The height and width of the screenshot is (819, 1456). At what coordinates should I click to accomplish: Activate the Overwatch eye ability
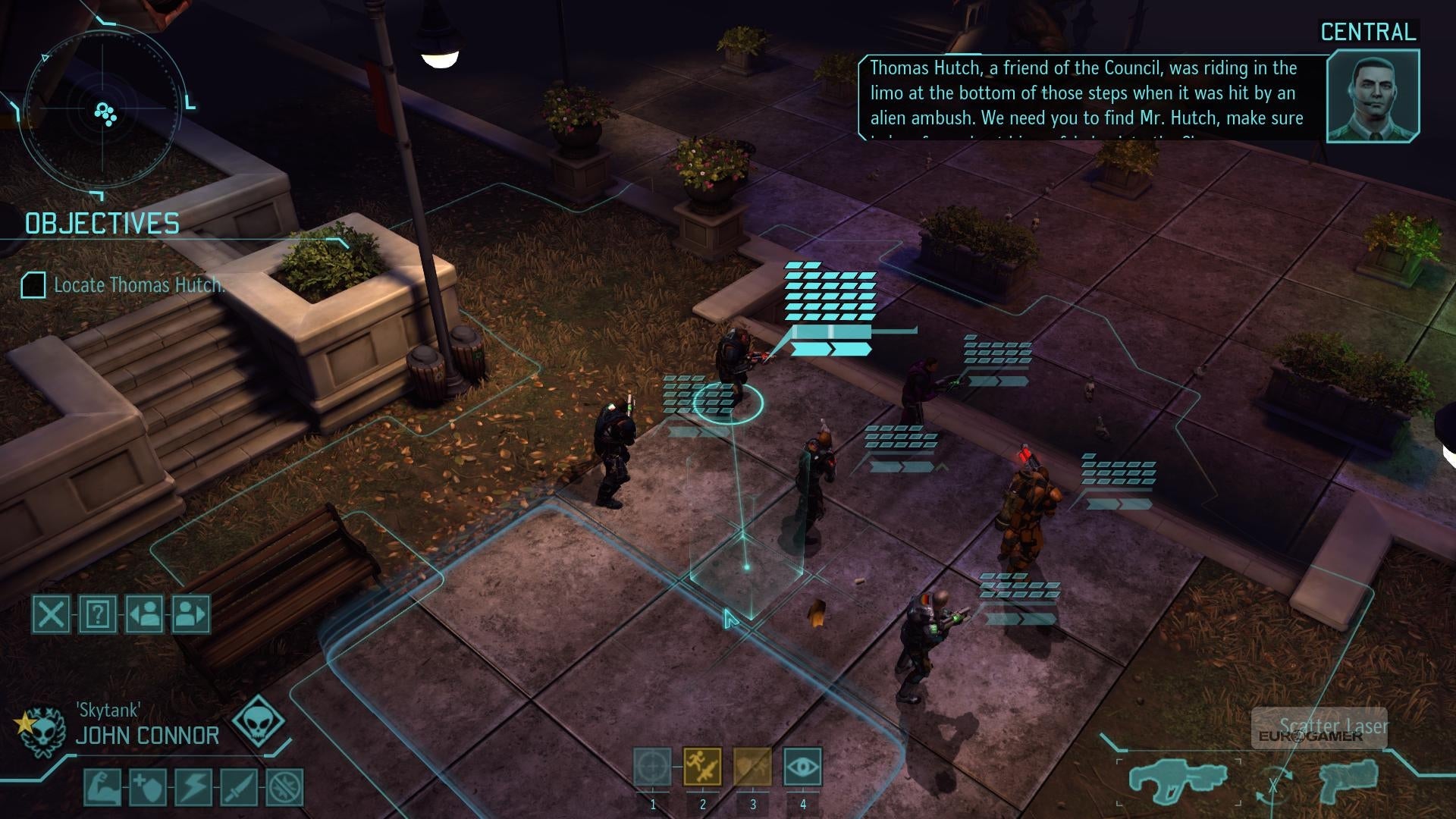coord(802,767)
